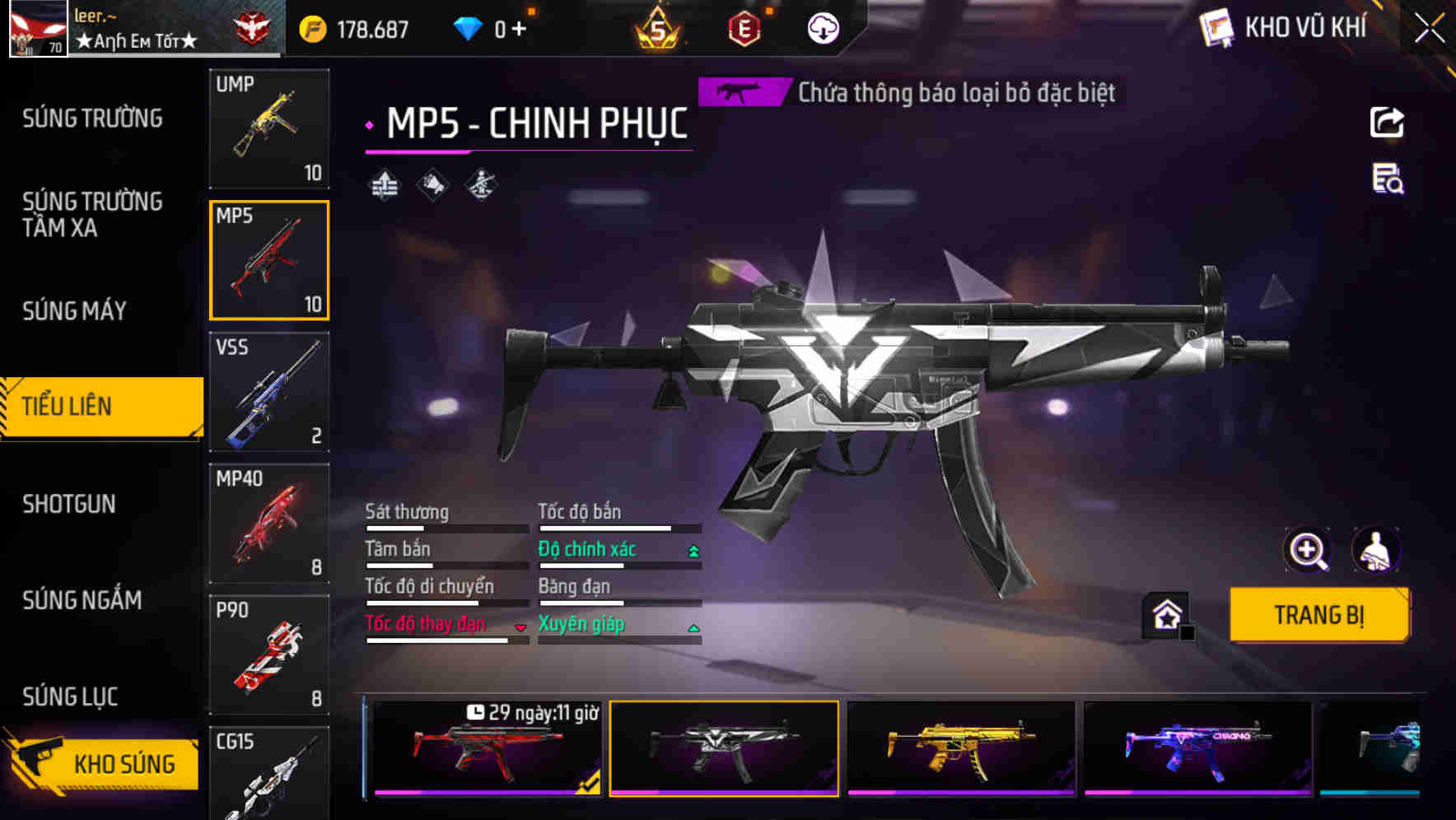
Task: Click the share icon
Action: coord(1387,123)
